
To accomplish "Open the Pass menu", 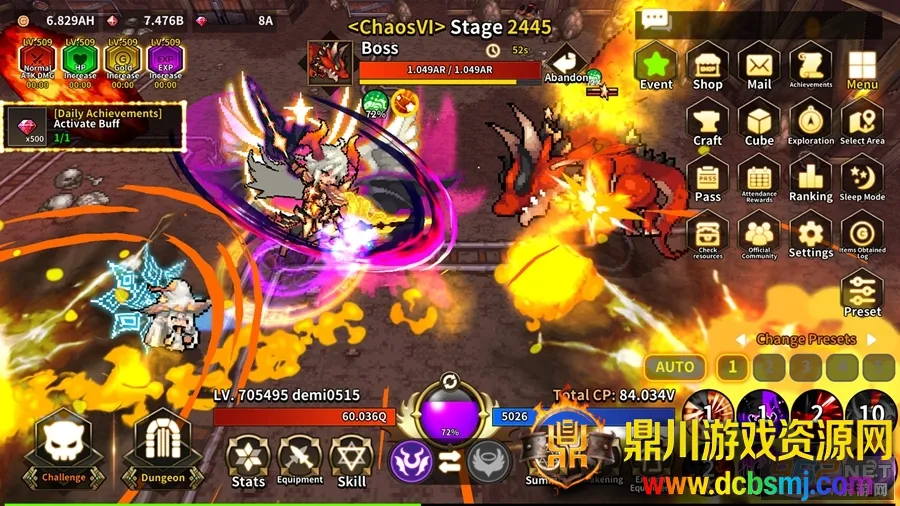I will coord(708,180).
